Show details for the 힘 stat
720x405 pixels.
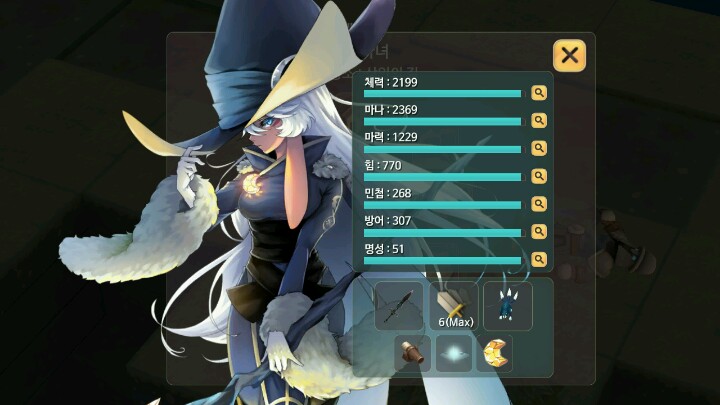click(x=539, y=176)
